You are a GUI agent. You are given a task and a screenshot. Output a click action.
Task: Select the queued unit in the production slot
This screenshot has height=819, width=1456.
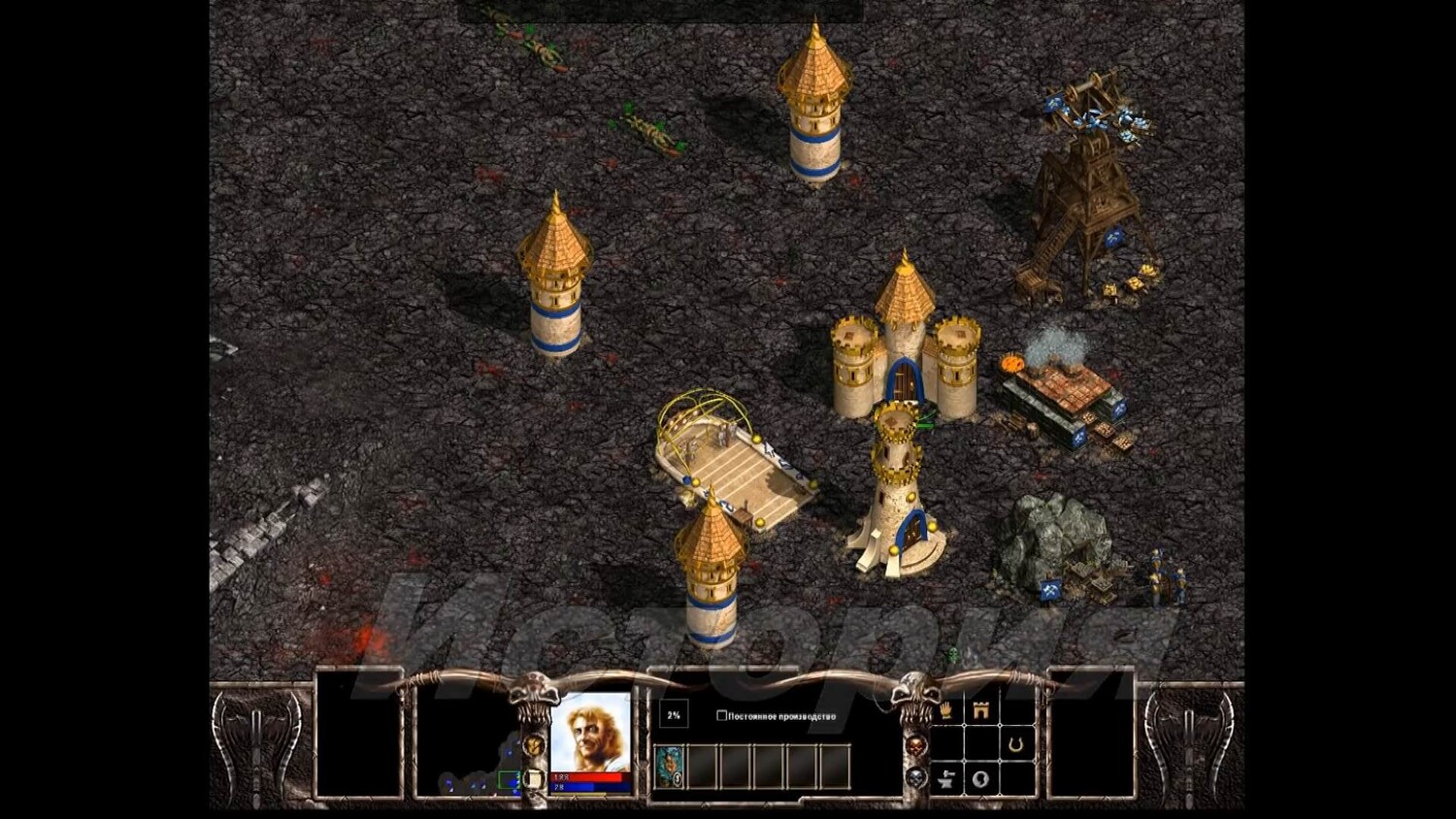point(669,766)
